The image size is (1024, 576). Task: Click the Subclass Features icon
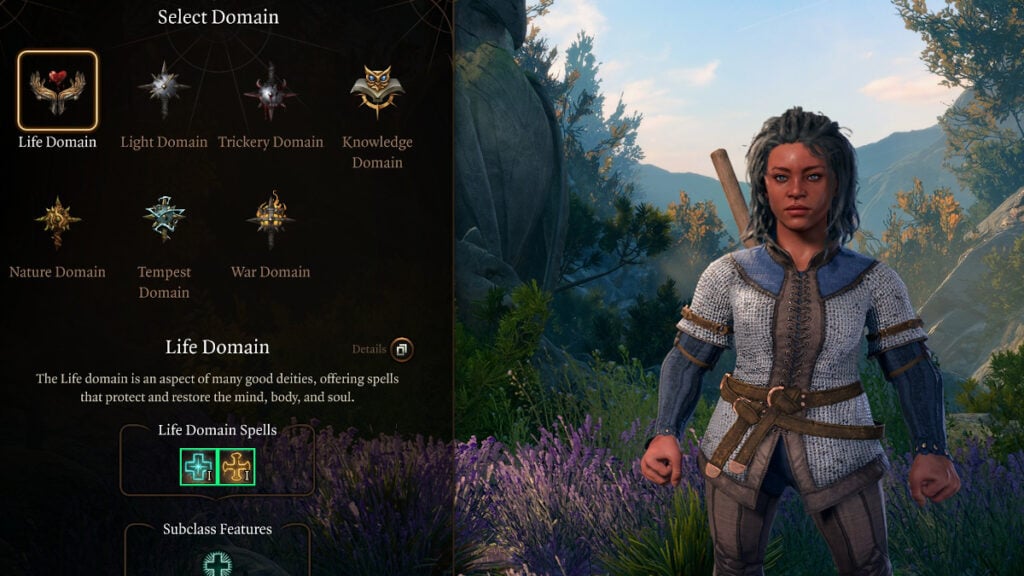tap(217, 564)
